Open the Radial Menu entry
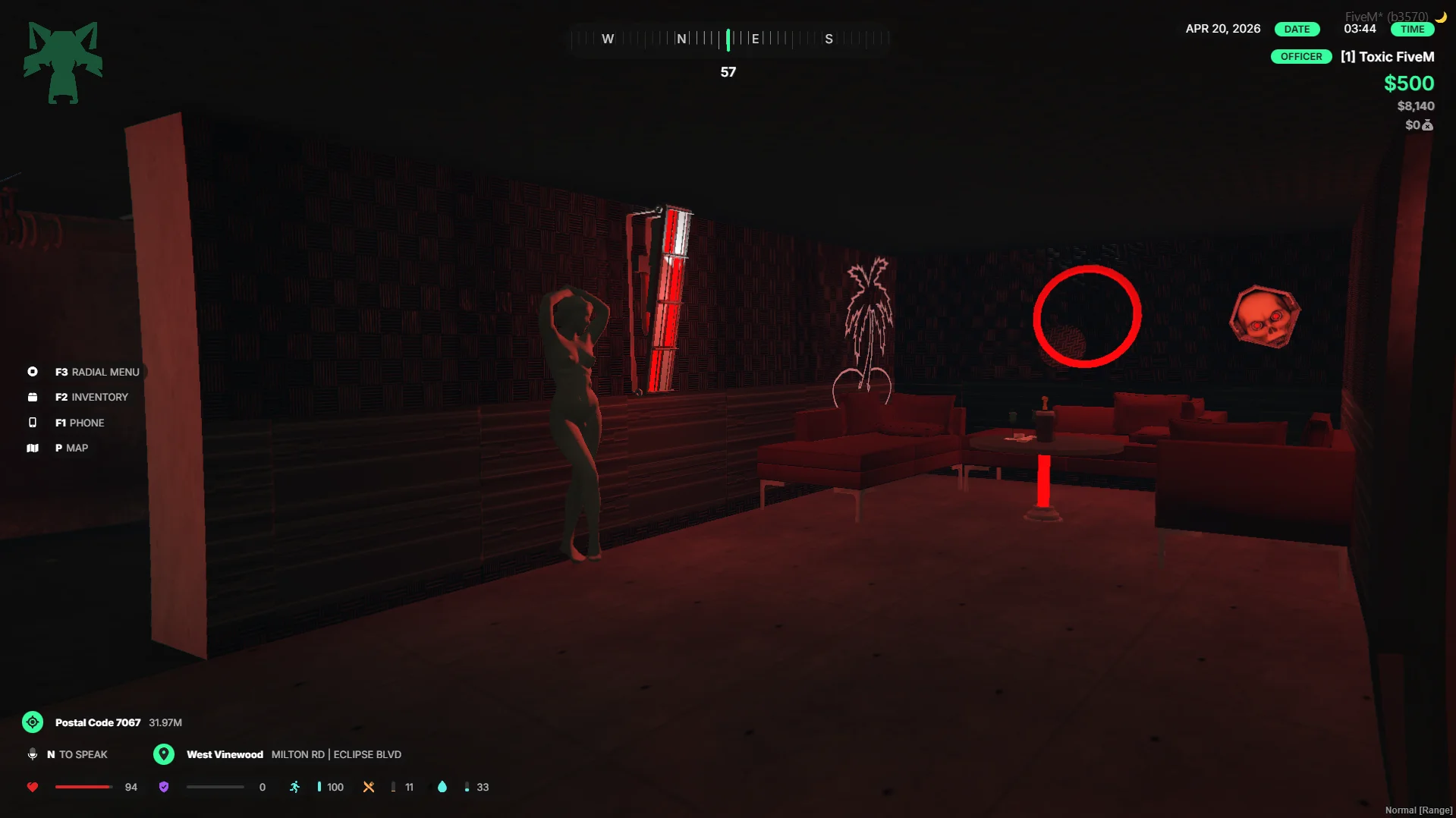This screenshot has width=1456, height=818. [96, 372]
